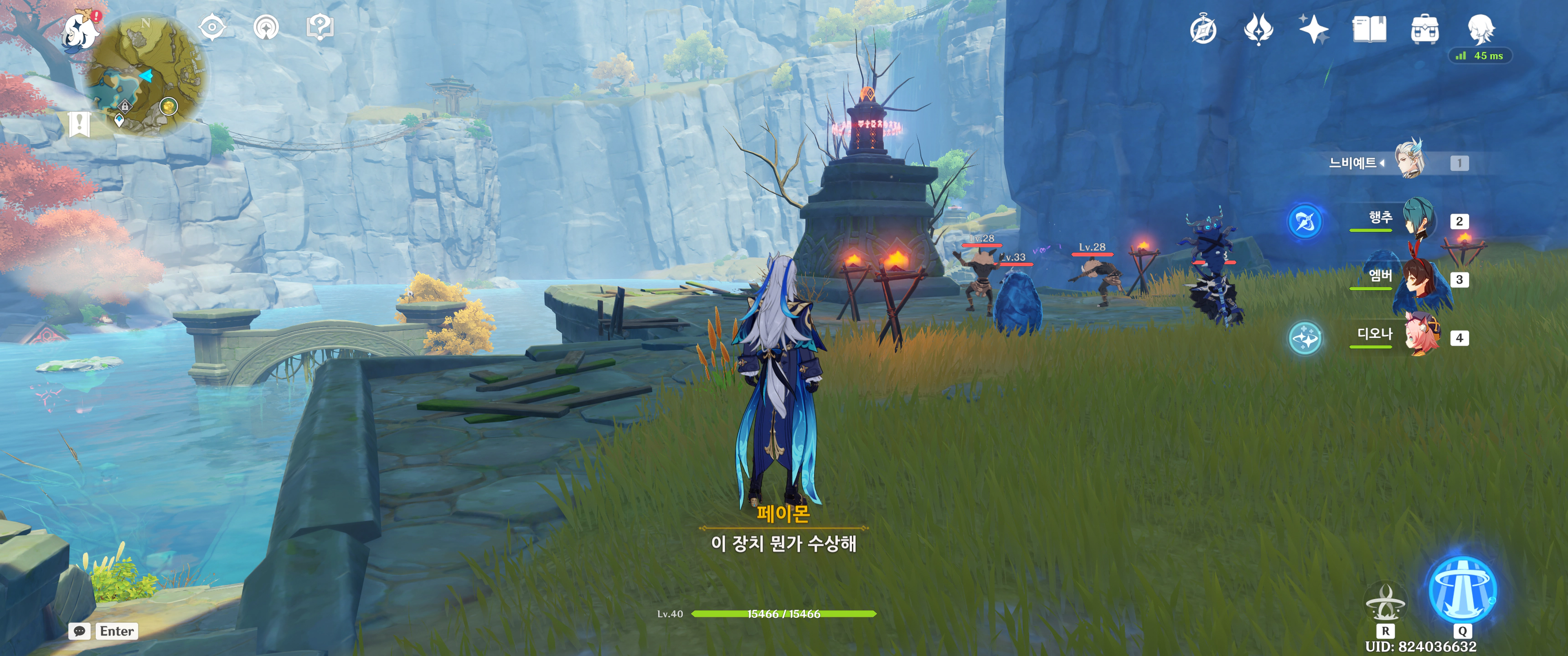Open the inventory backpack icon
The image size is (1568, 656).
click(x=1424, y=29)
